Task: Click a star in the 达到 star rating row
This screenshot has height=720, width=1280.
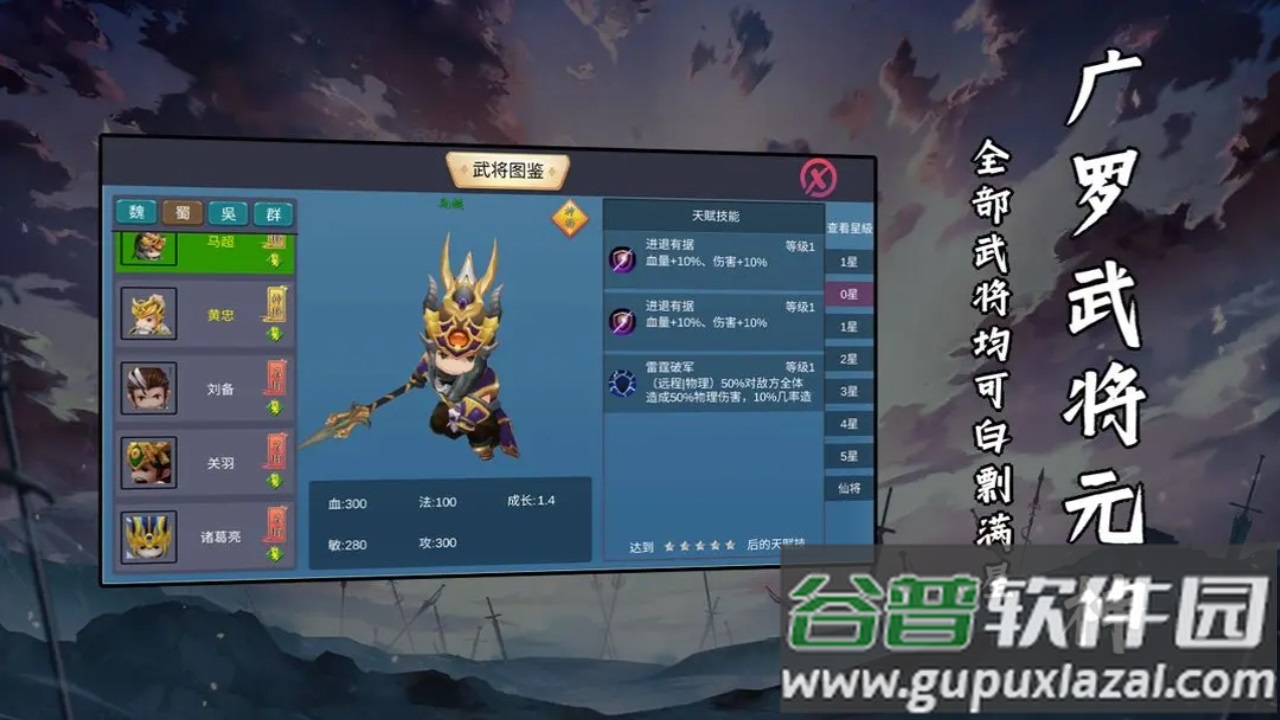Action: (x=701, y=548)
